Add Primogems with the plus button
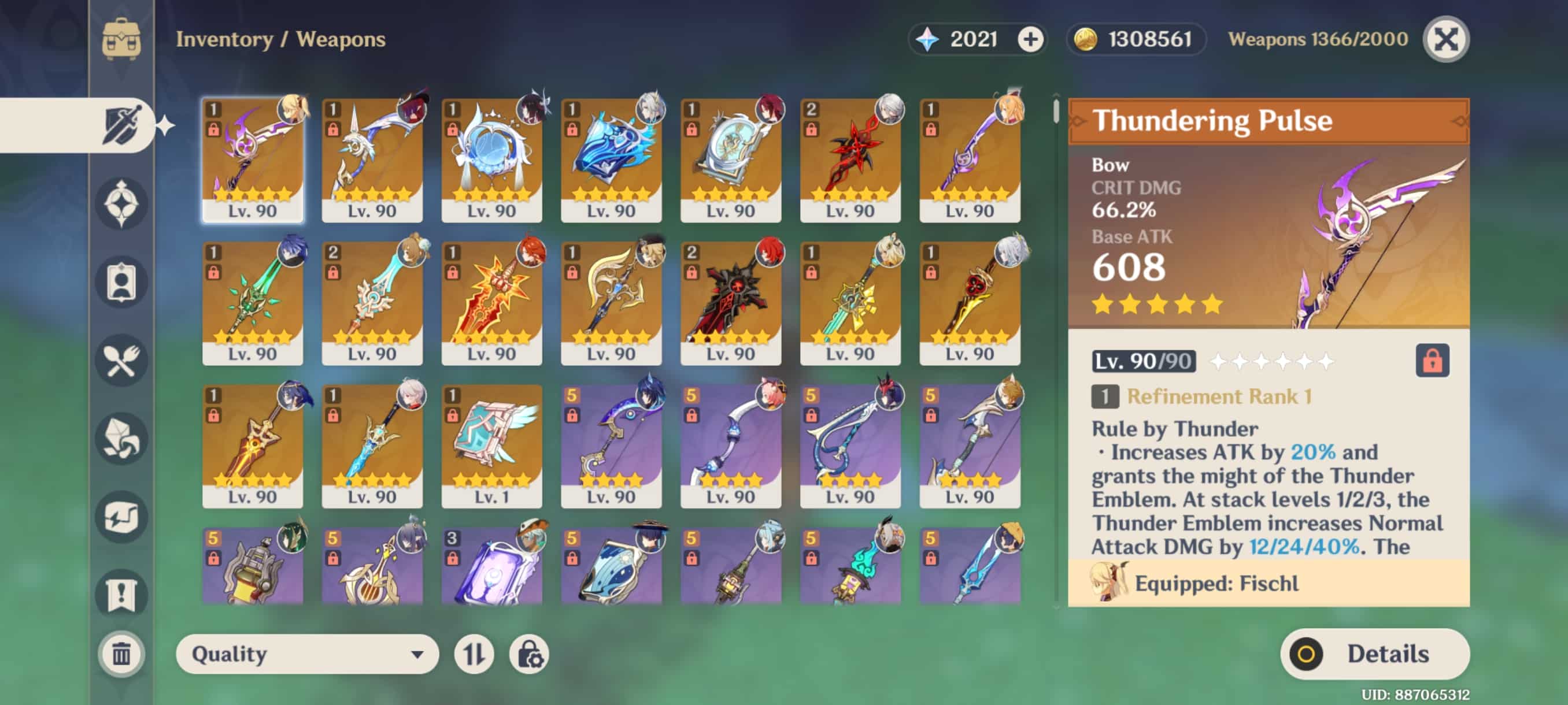 (1030, 39)
